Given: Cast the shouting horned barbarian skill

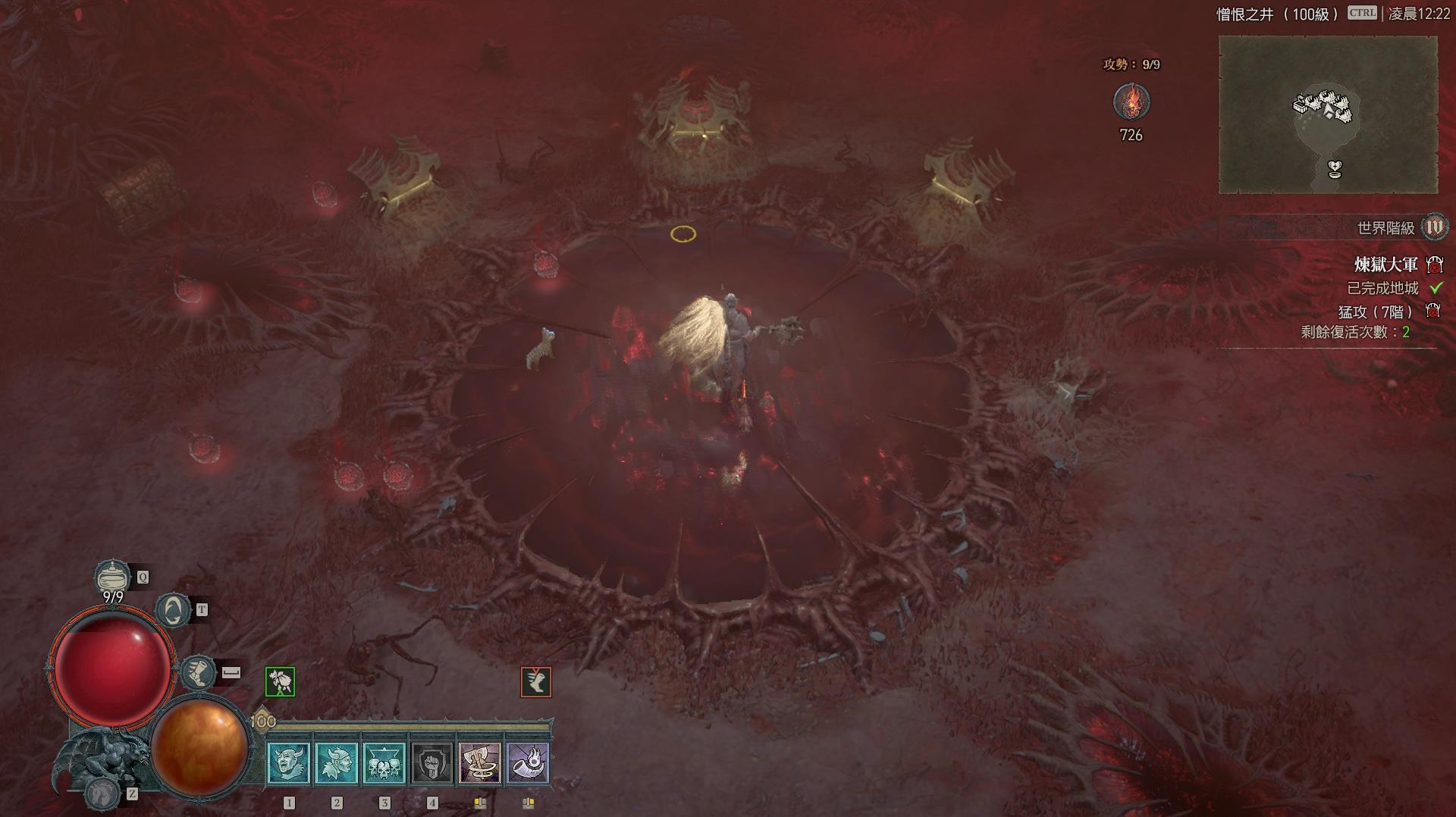Looking at the screenshot, I should (x=289, y=762).
